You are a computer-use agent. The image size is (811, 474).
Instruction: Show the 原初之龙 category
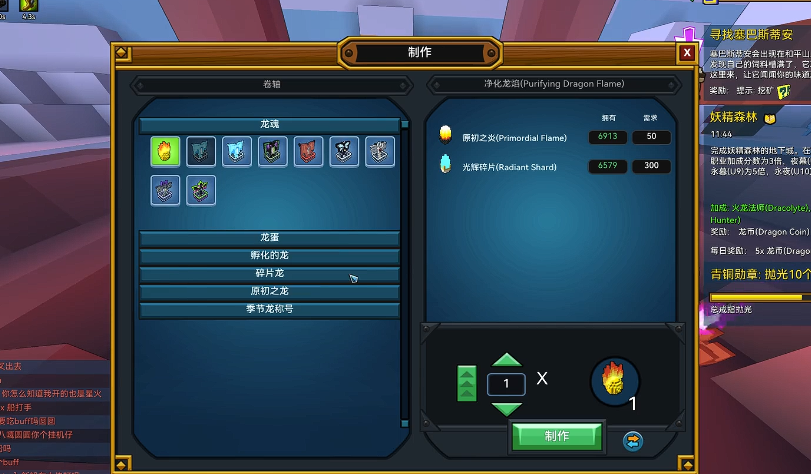(269, 291)
